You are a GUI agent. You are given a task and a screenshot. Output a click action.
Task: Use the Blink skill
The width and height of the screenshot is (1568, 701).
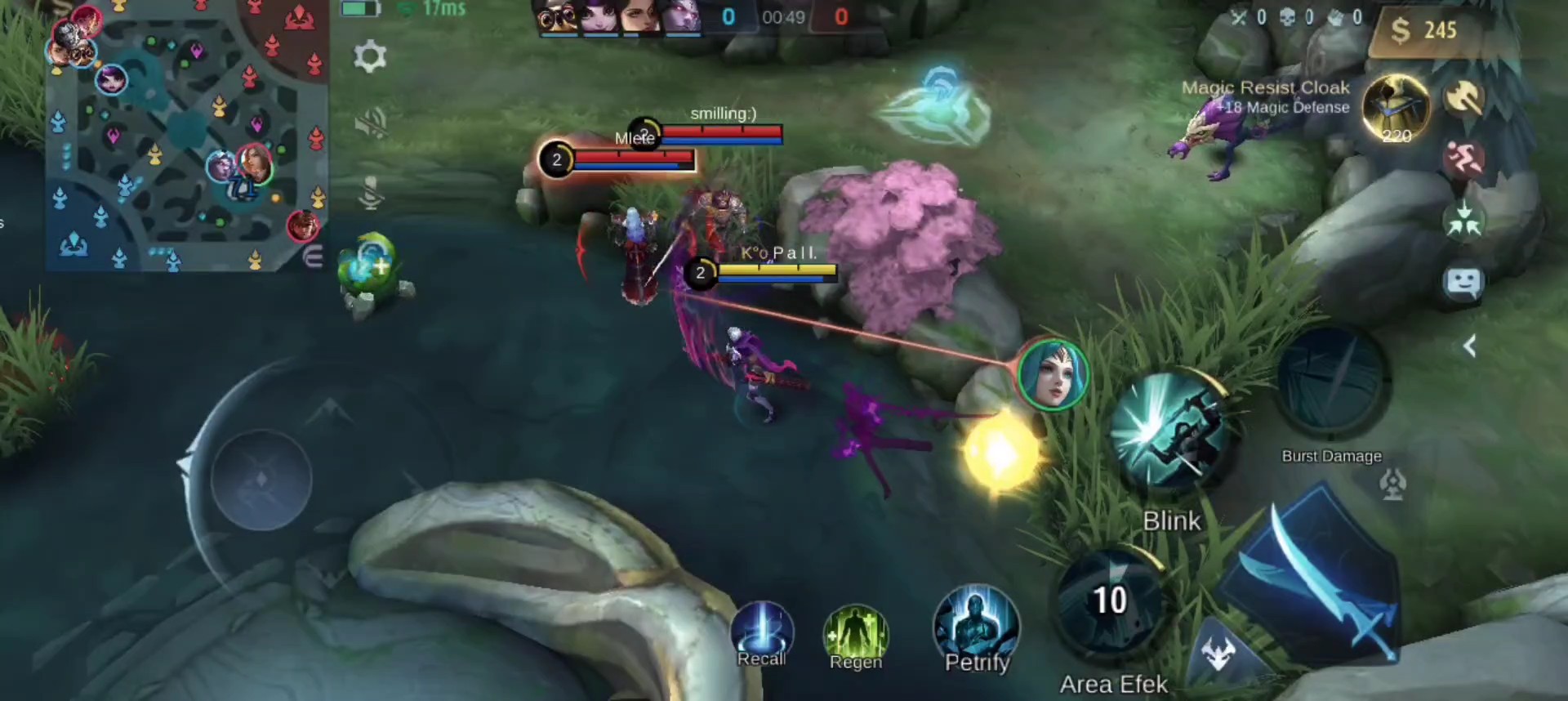point(1172,433)
